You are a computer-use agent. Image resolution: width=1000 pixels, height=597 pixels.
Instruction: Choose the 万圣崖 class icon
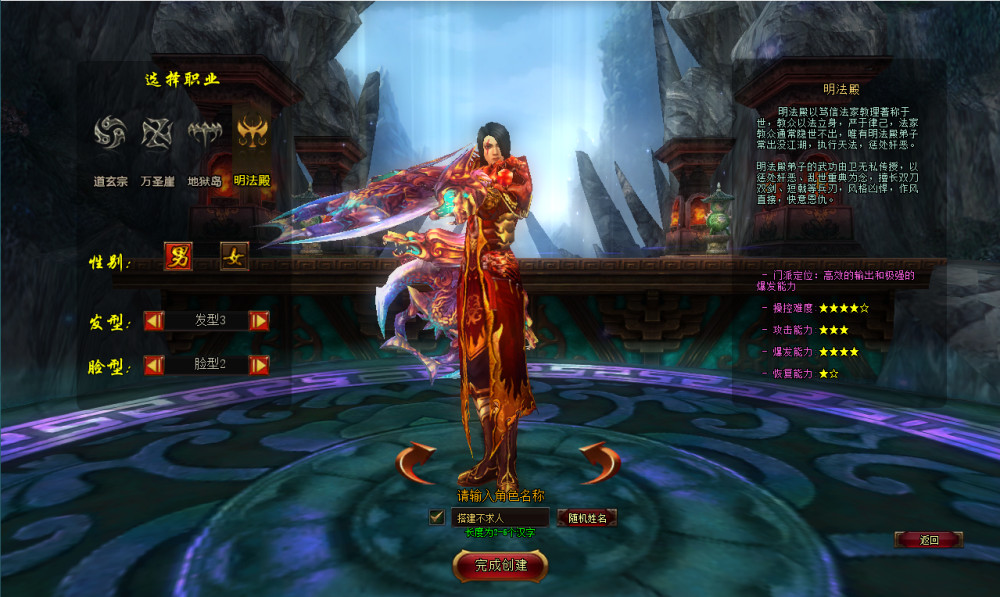click(x=157, y=133)
